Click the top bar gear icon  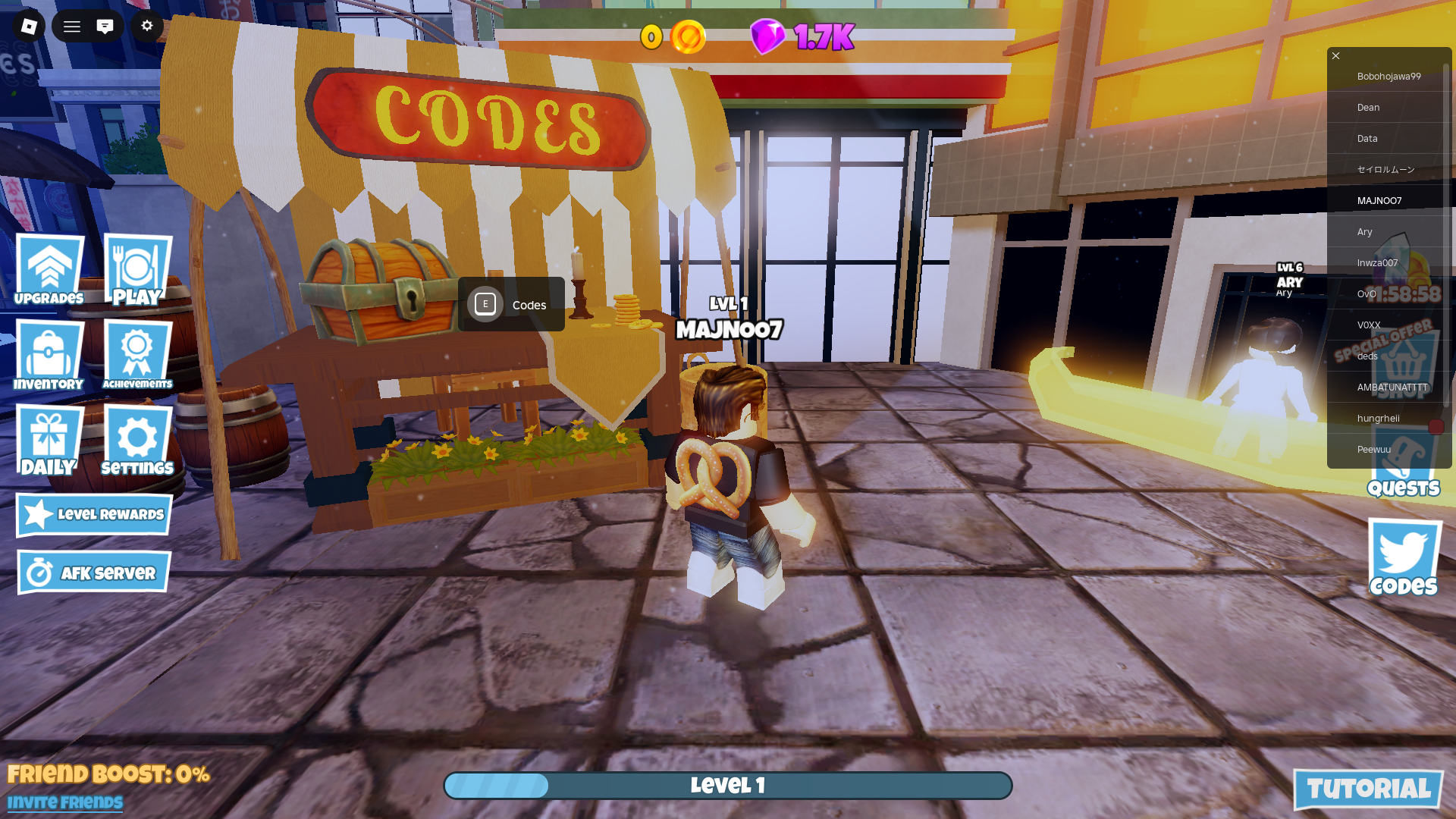(147, 27)
